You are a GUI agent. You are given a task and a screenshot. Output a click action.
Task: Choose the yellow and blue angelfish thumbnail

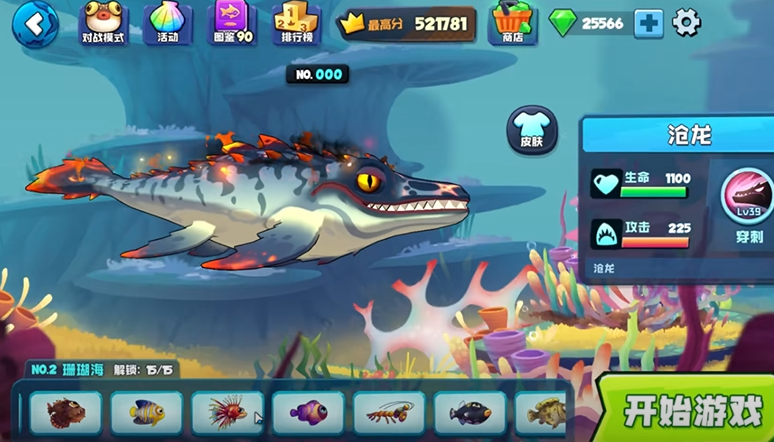tap(146, 412)
